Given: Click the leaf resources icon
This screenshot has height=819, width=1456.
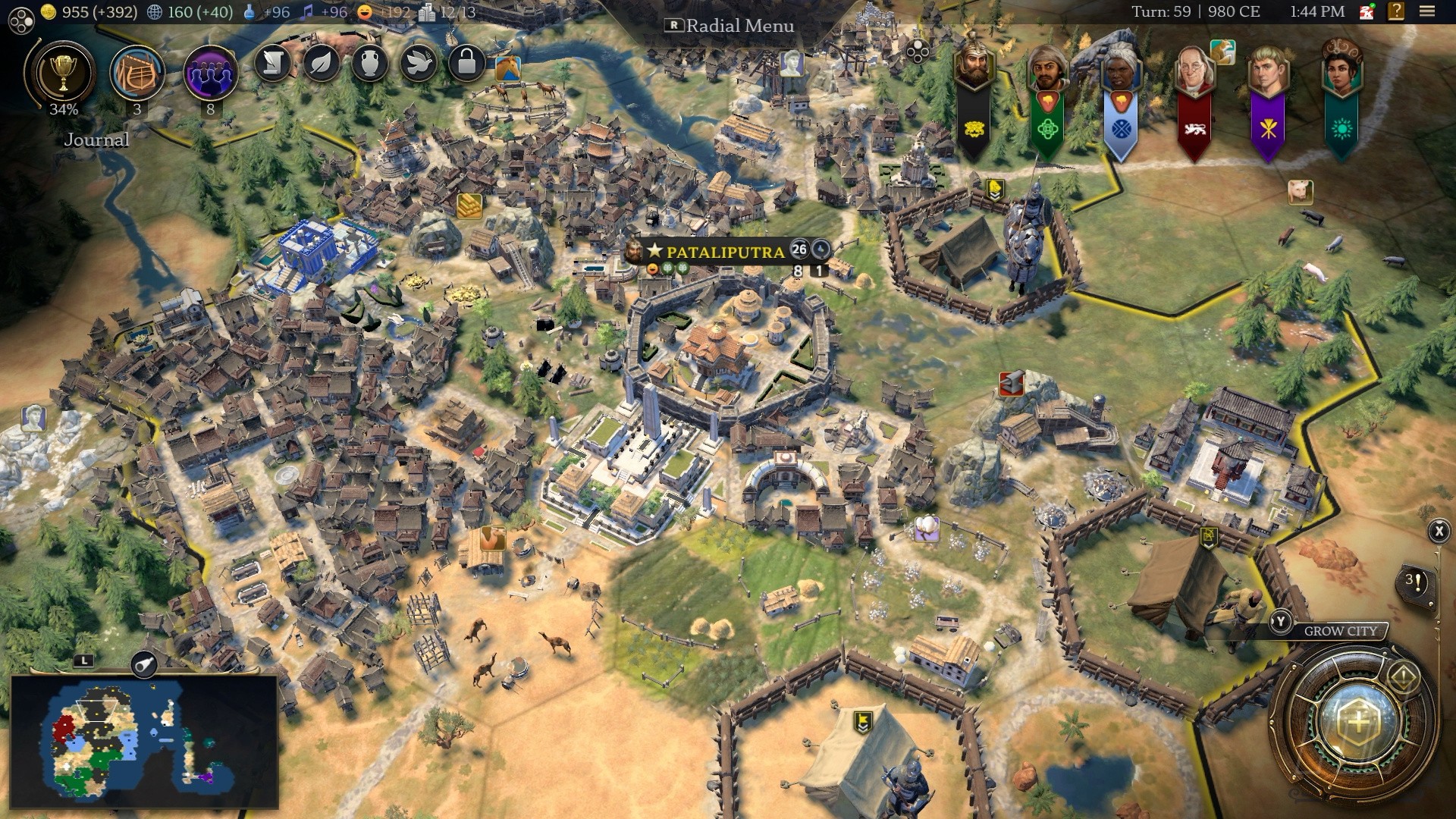Looking at the screenshot, I should click(x=322, y=64).
